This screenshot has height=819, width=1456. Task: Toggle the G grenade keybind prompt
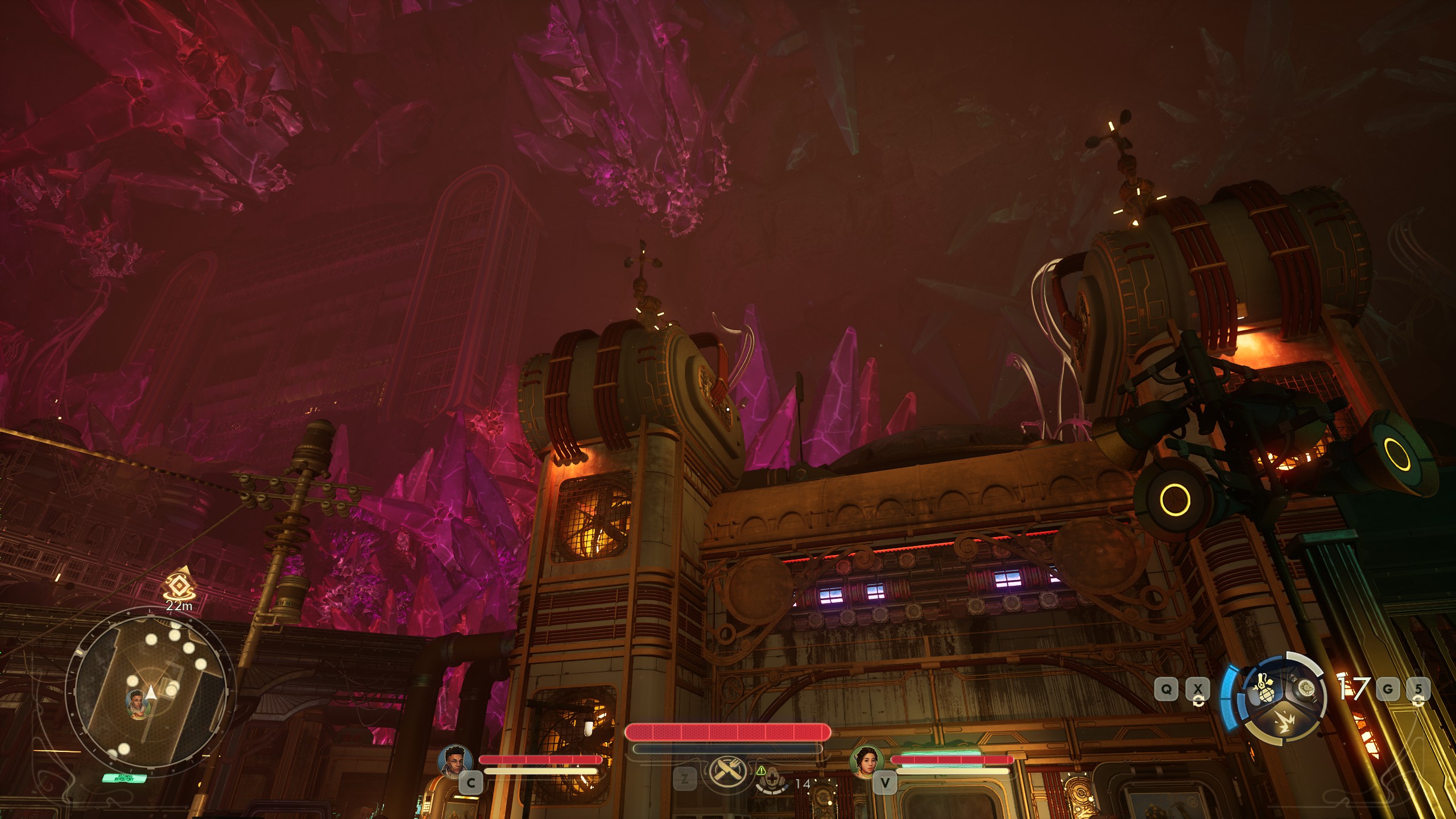(1389, 690)
